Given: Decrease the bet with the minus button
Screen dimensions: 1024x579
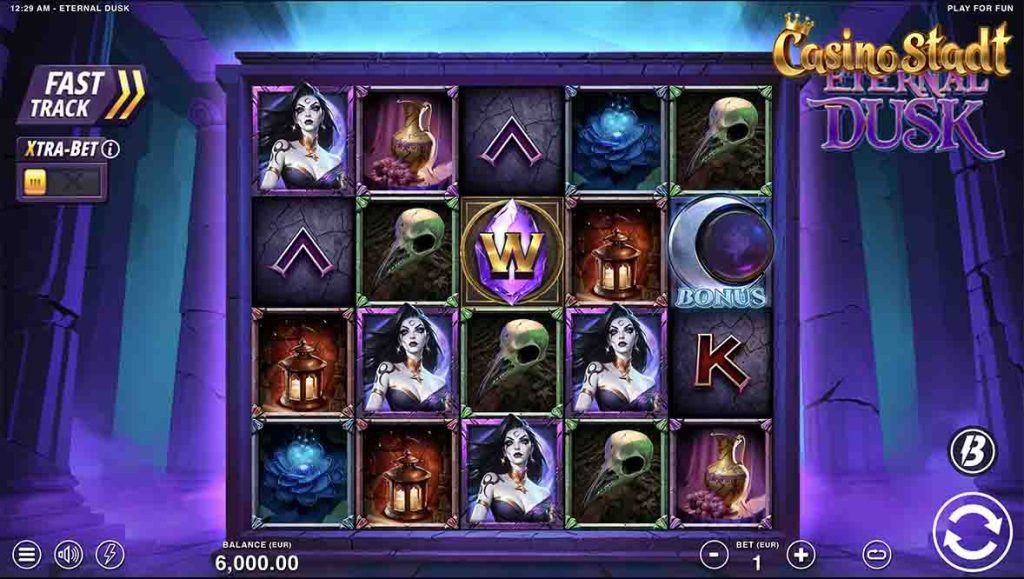Looking at the screenshot, I should tap(713, 554).
